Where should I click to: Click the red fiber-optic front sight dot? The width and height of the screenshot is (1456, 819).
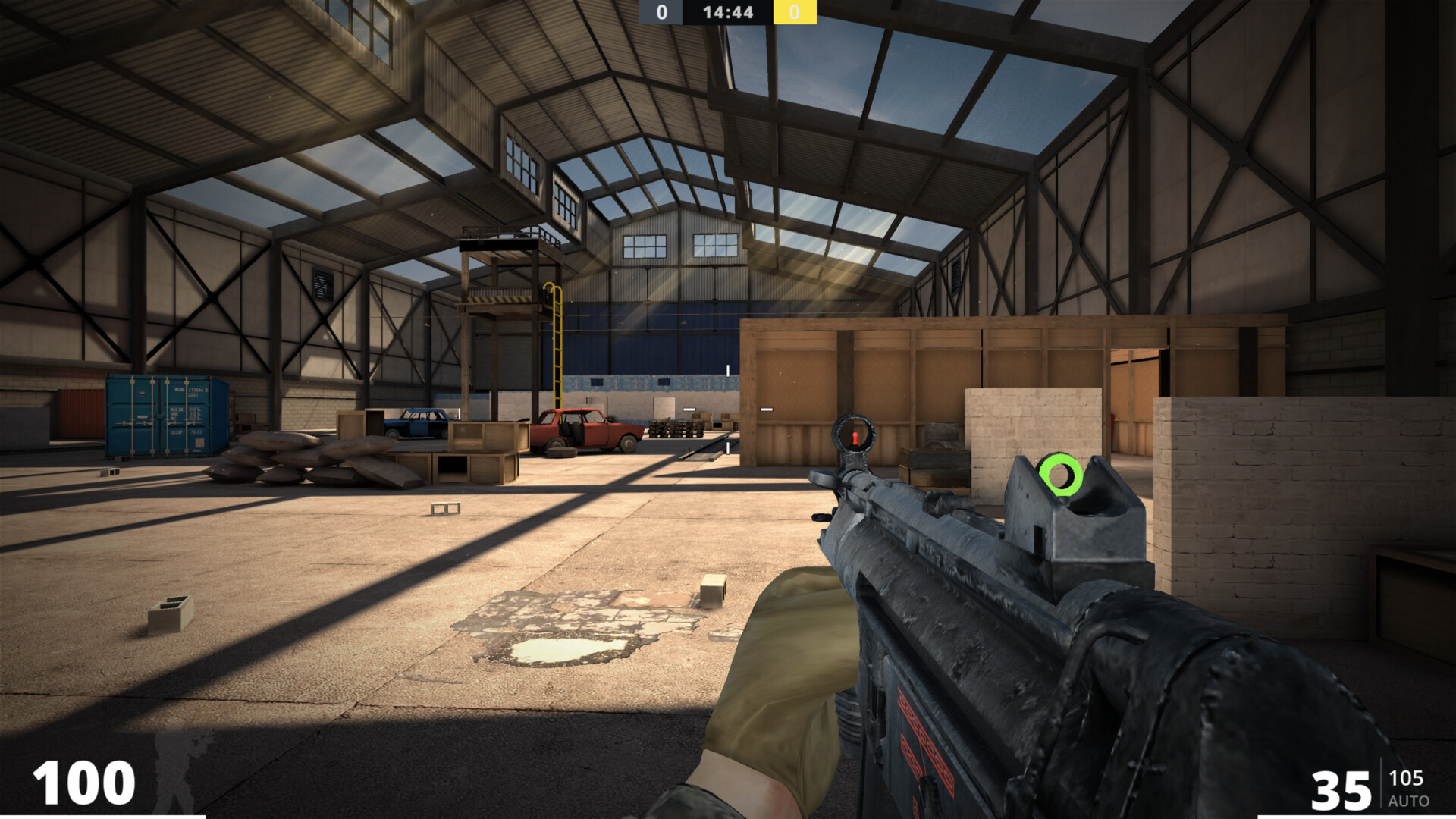[857, 437]
